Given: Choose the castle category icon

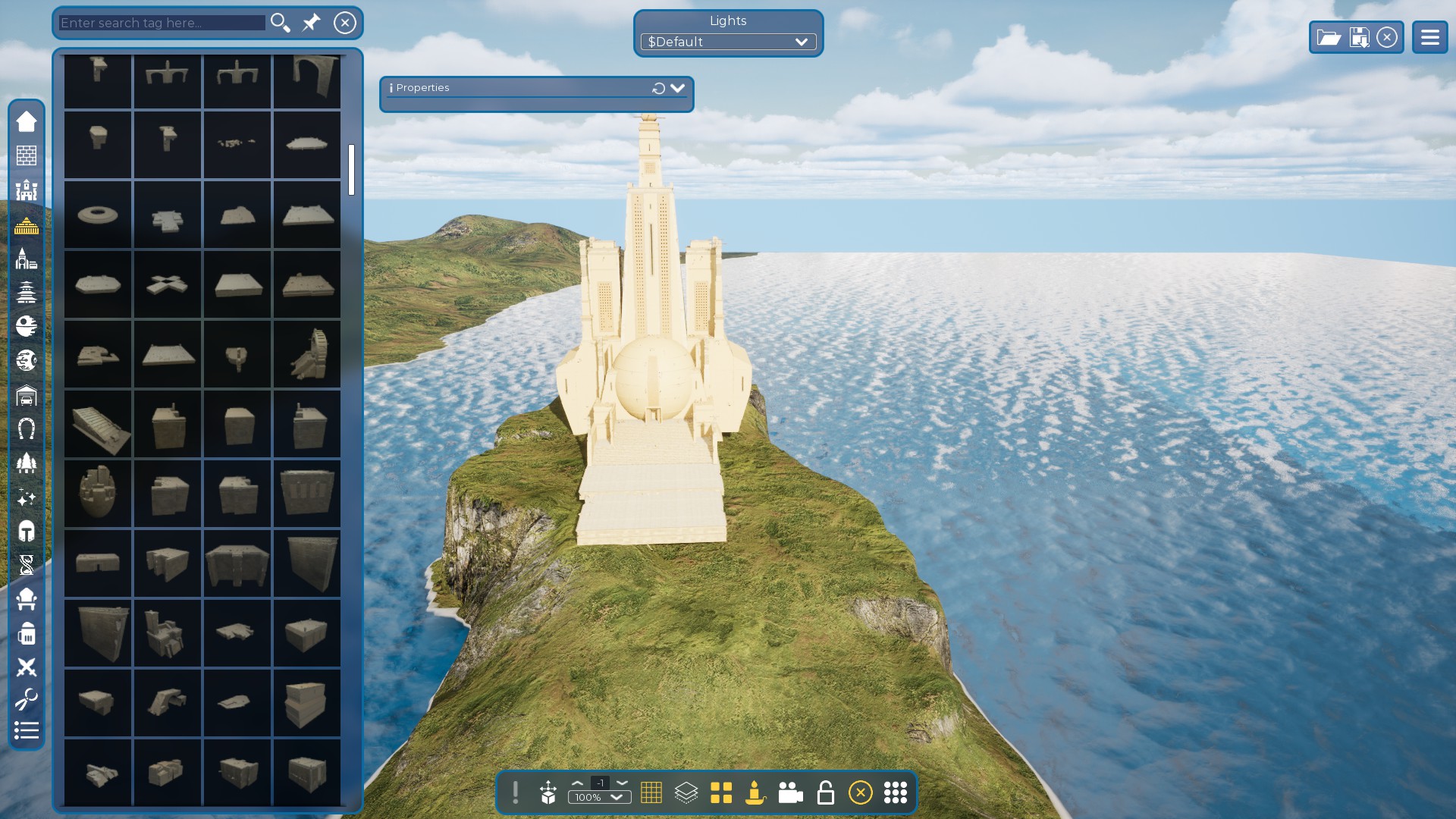Looking at the screenshot, I should [x=27, y=190].
